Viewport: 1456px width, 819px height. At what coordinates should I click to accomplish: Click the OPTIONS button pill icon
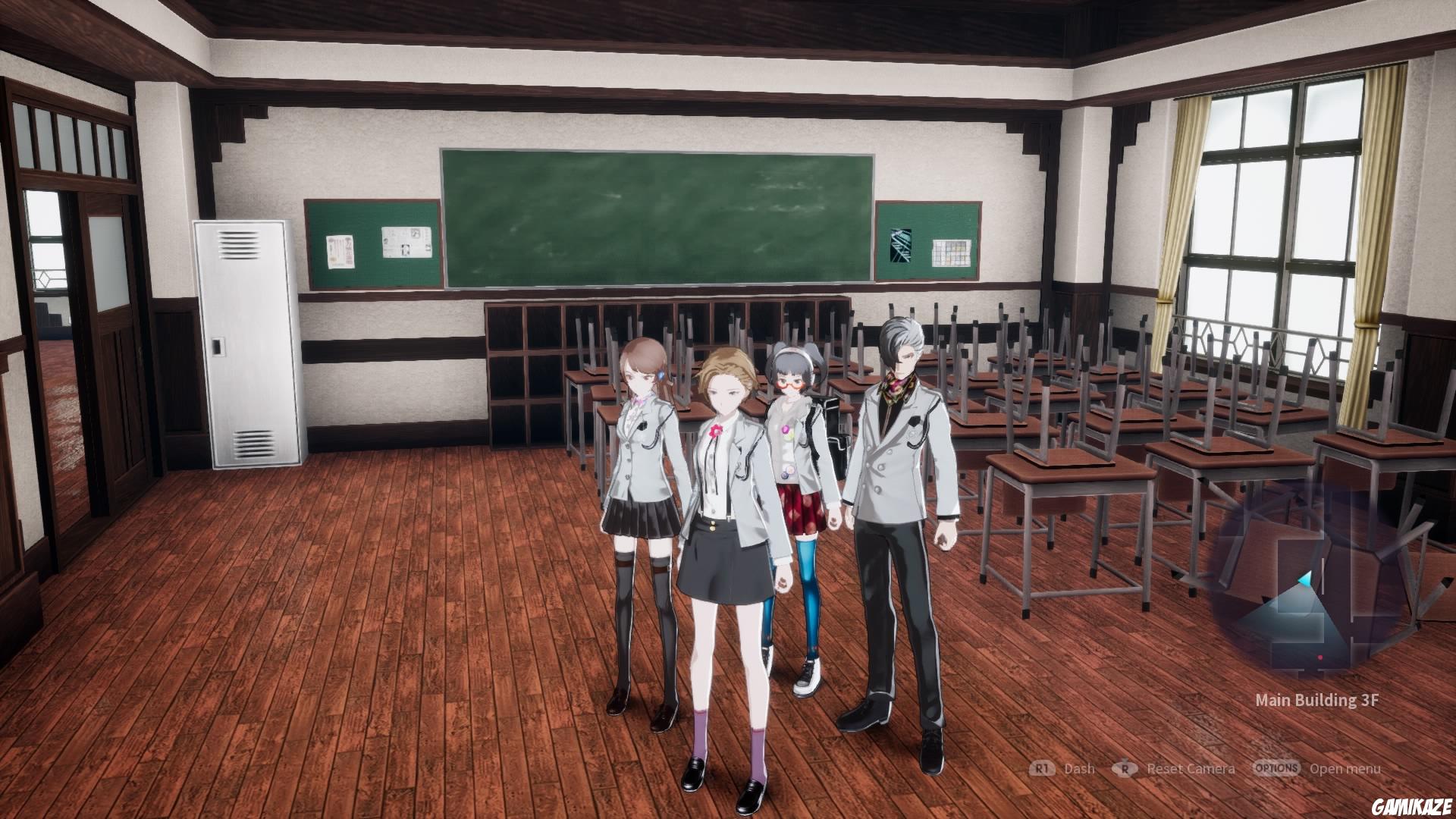point(1278,768)
